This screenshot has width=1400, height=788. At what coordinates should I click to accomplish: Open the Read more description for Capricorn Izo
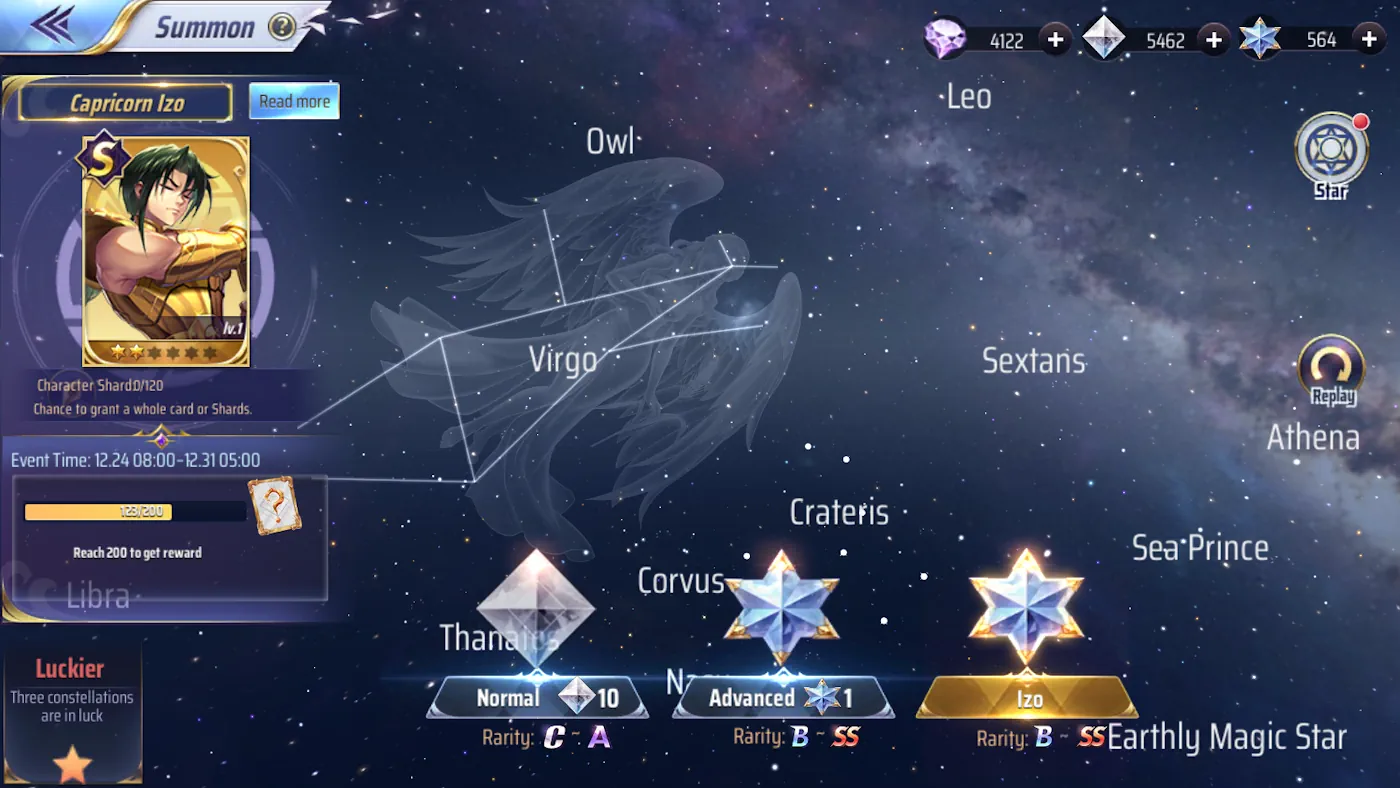293,101
